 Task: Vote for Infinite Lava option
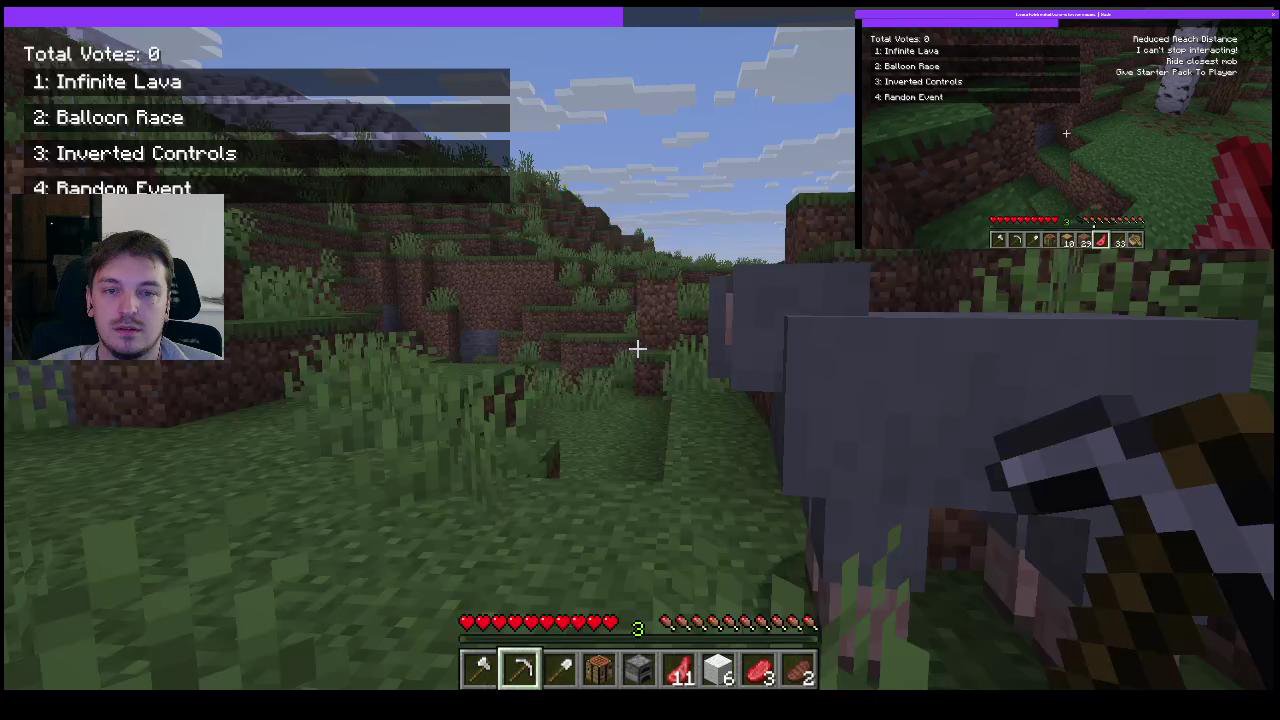(x=118, y=82)
